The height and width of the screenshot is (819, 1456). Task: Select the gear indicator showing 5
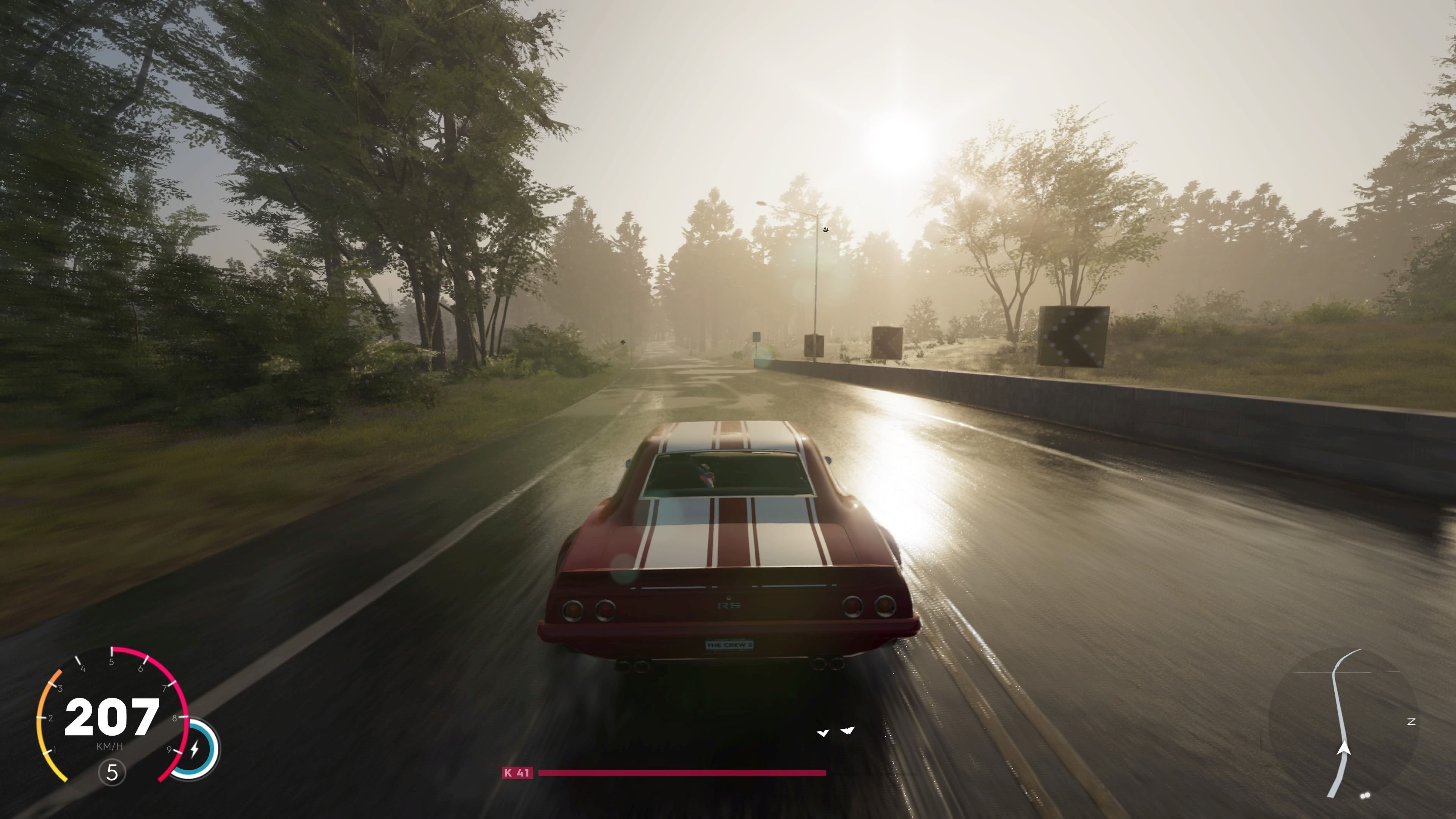(112, 773)
